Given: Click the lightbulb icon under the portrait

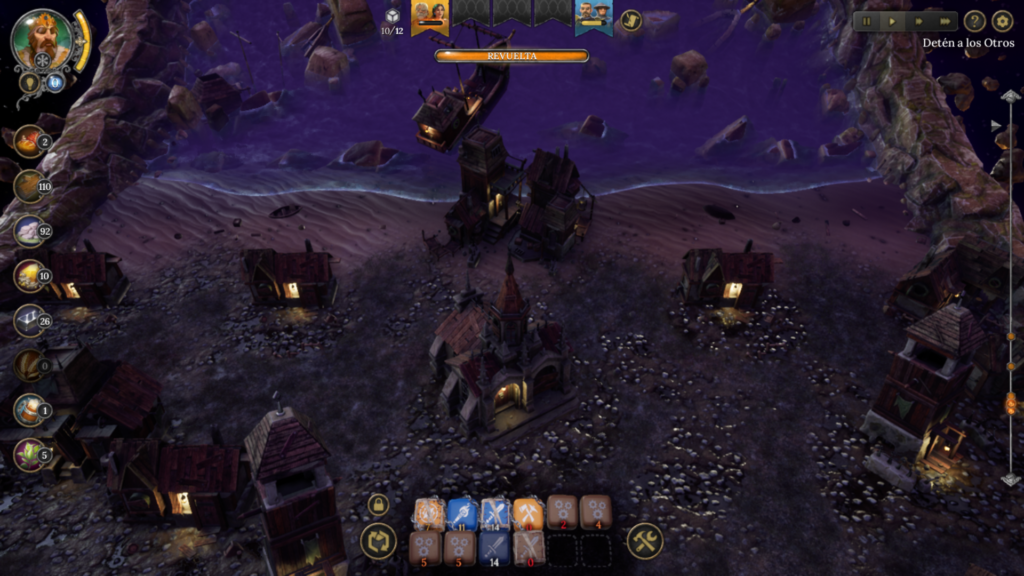Looking at the screenshot, I should (x=30, y=83).
